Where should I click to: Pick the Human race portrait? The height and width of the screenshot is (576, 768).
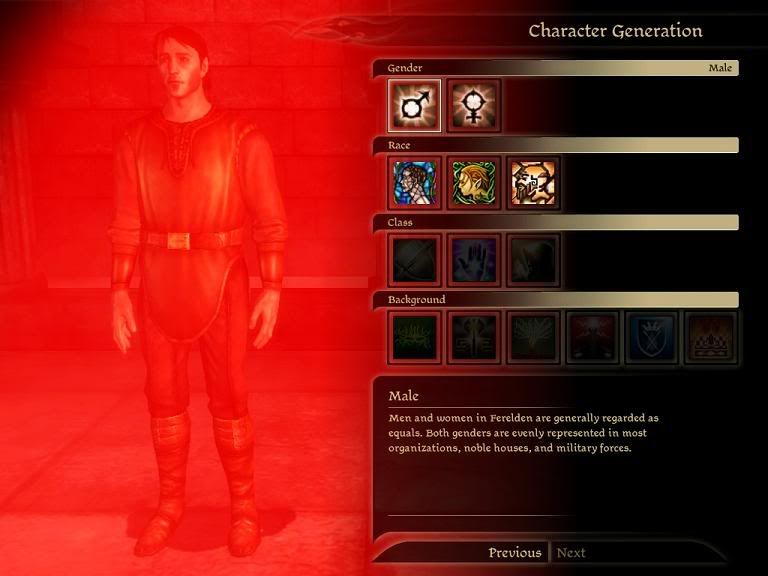click(414, 183)
